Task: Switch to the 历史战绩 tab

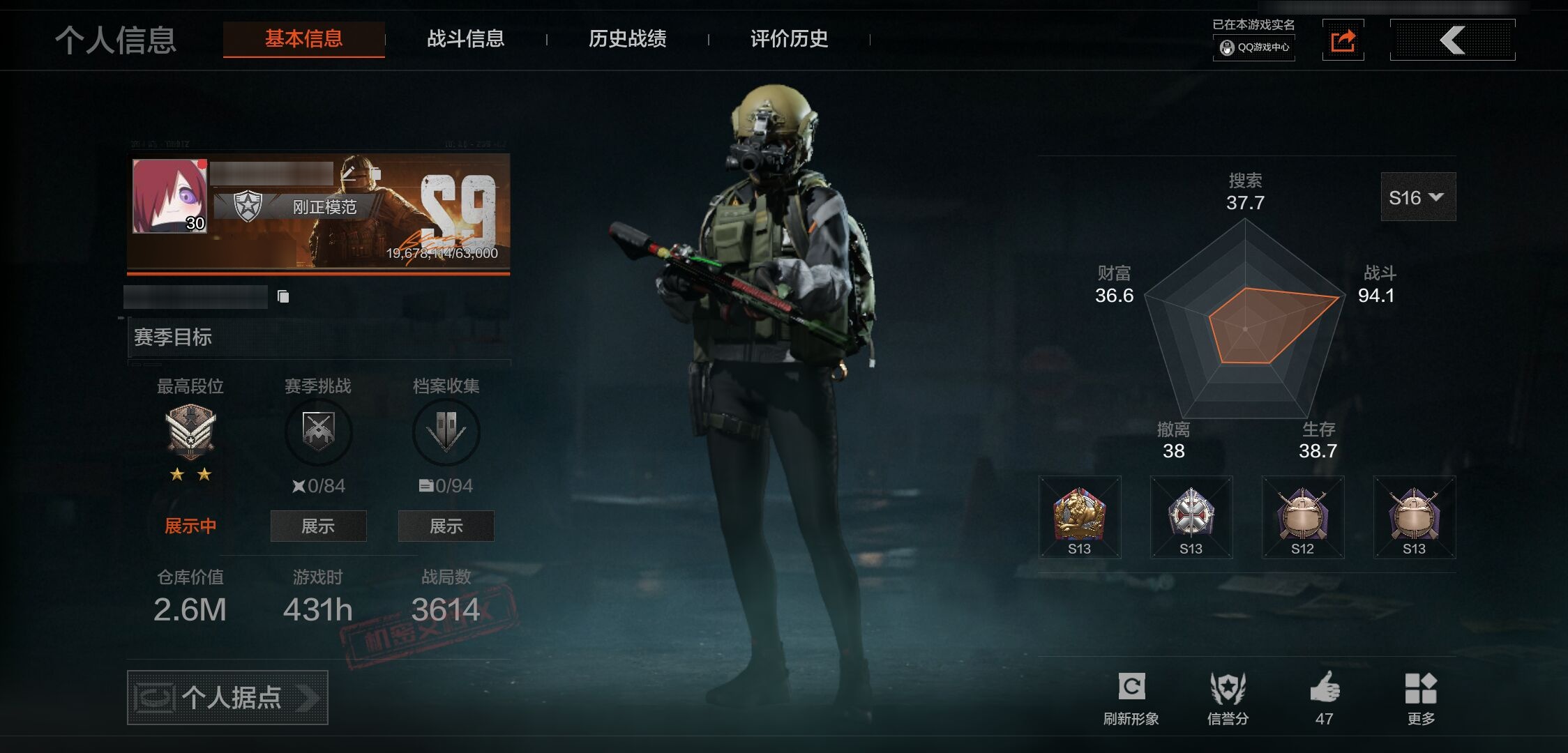Action: [x=627, y=40]
